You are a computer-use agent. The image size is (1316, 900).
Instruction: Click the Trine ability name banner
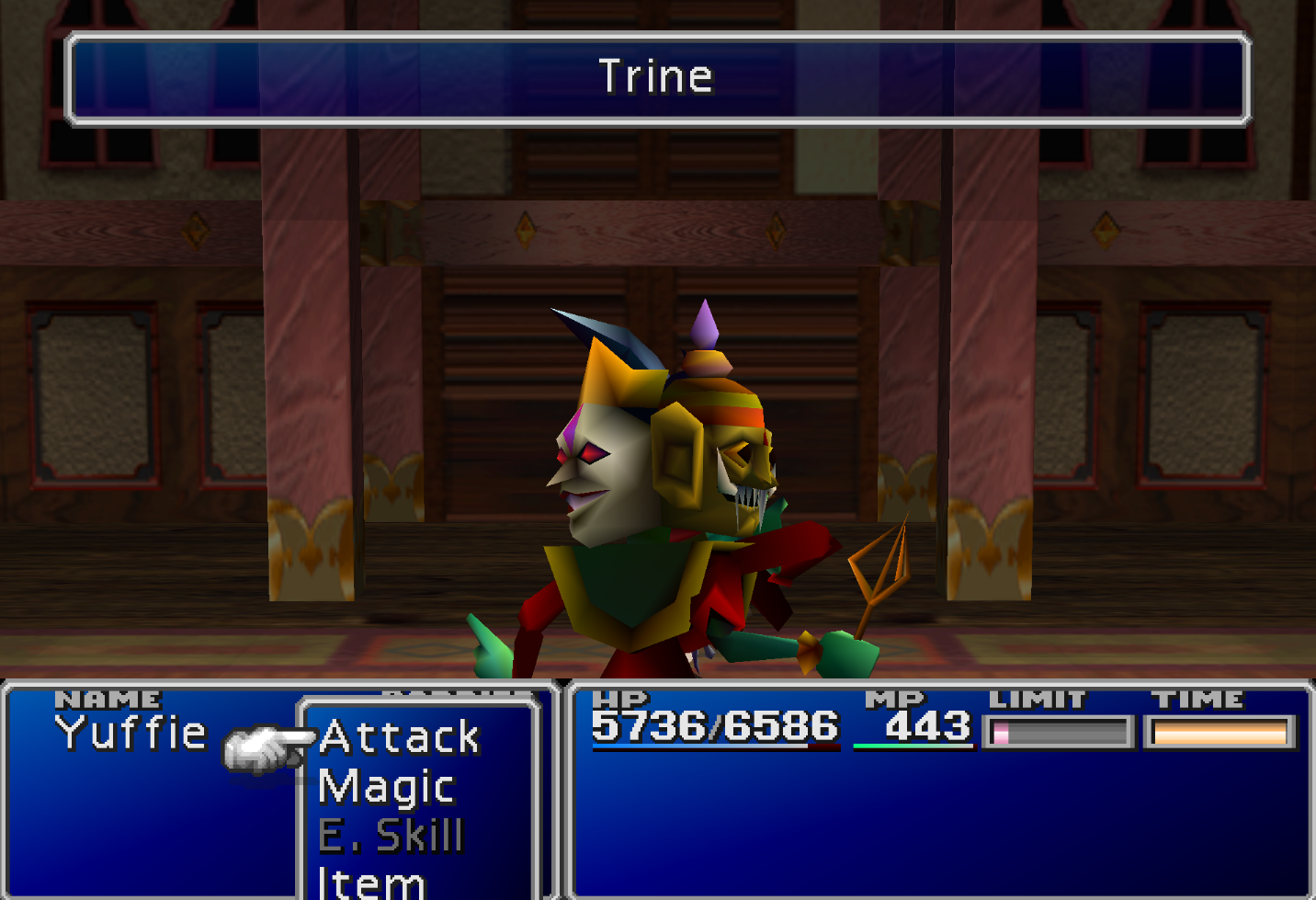[x=658, y=78]
